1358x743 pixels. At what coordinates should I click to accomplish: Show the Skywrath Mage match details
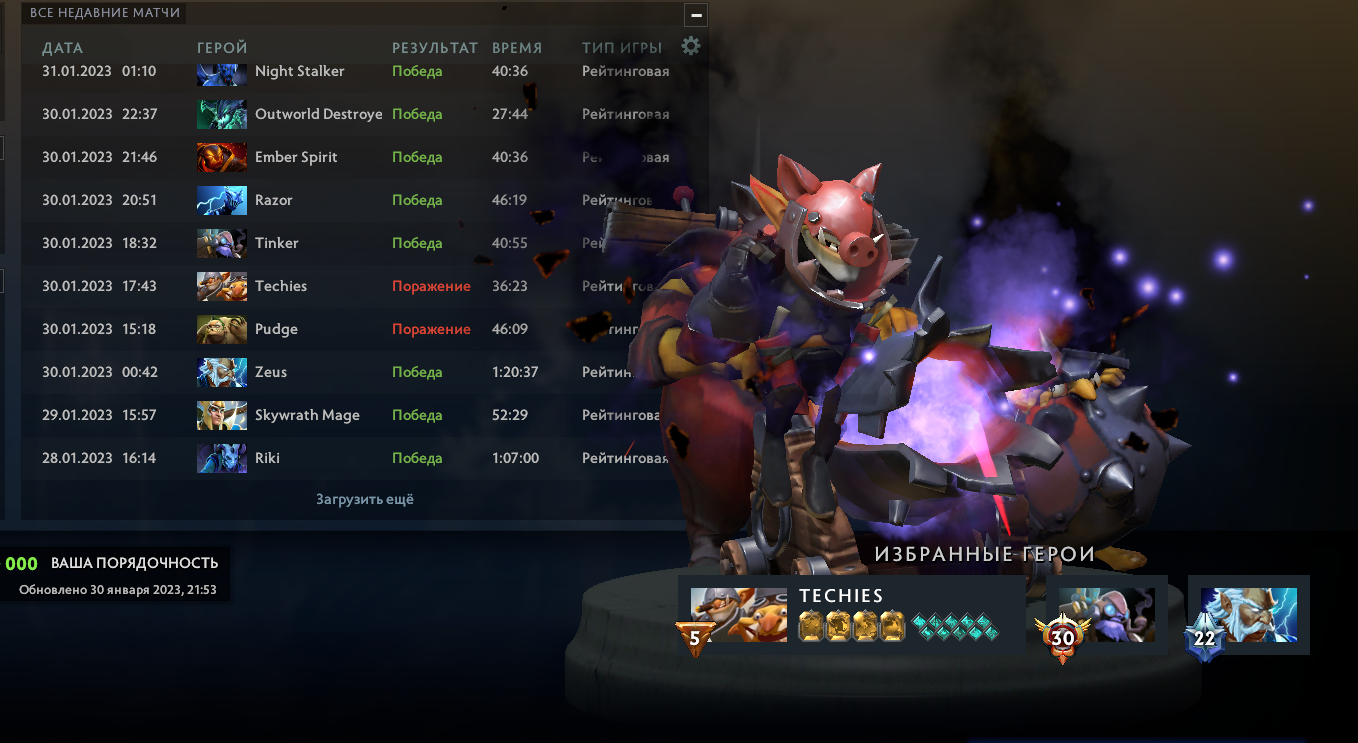pyautogui.click(x=307, y=416)
